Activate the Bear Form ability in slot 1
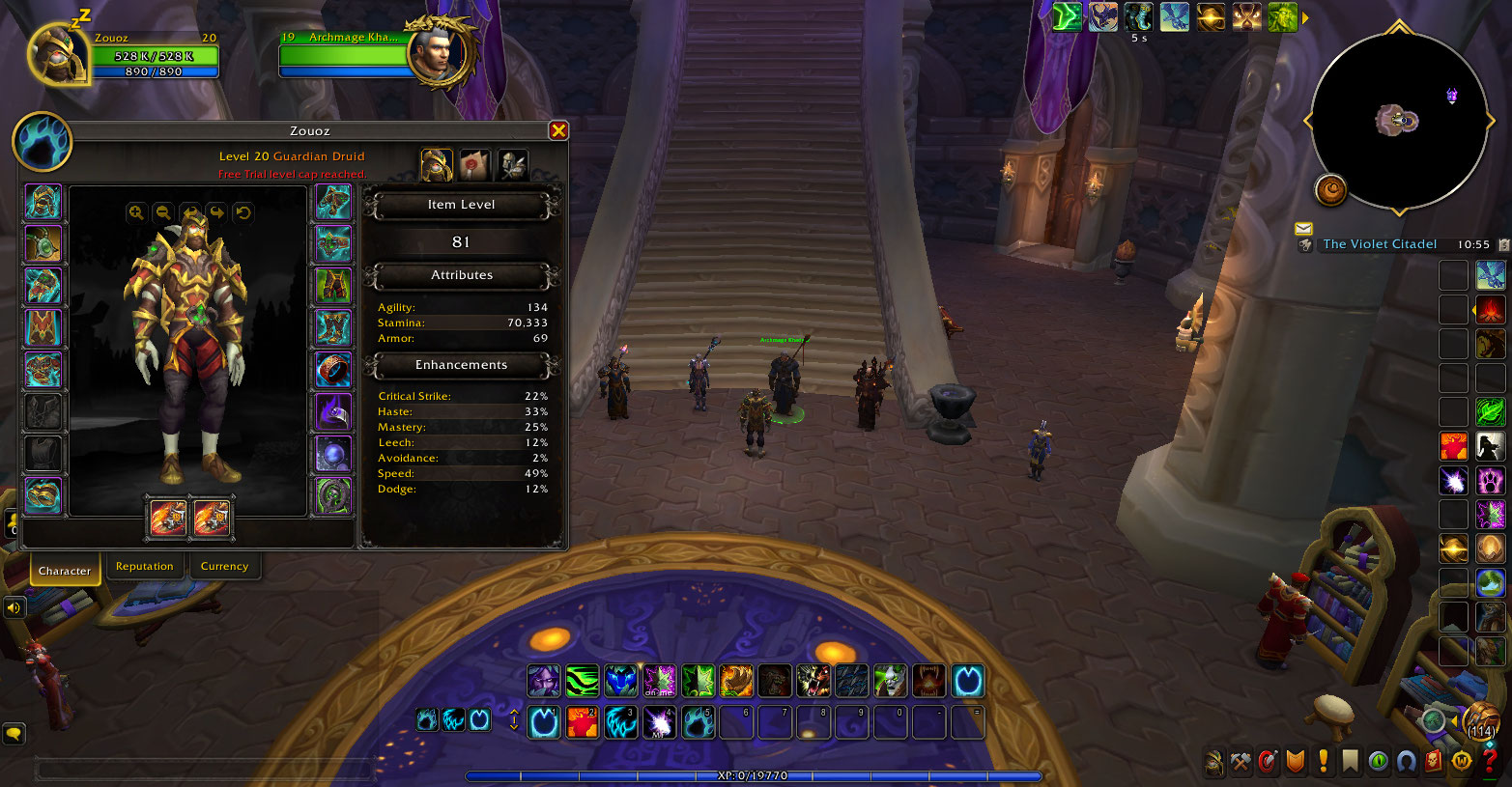The height and width of the screenshot is (787, 1512). tap(544, 722)
